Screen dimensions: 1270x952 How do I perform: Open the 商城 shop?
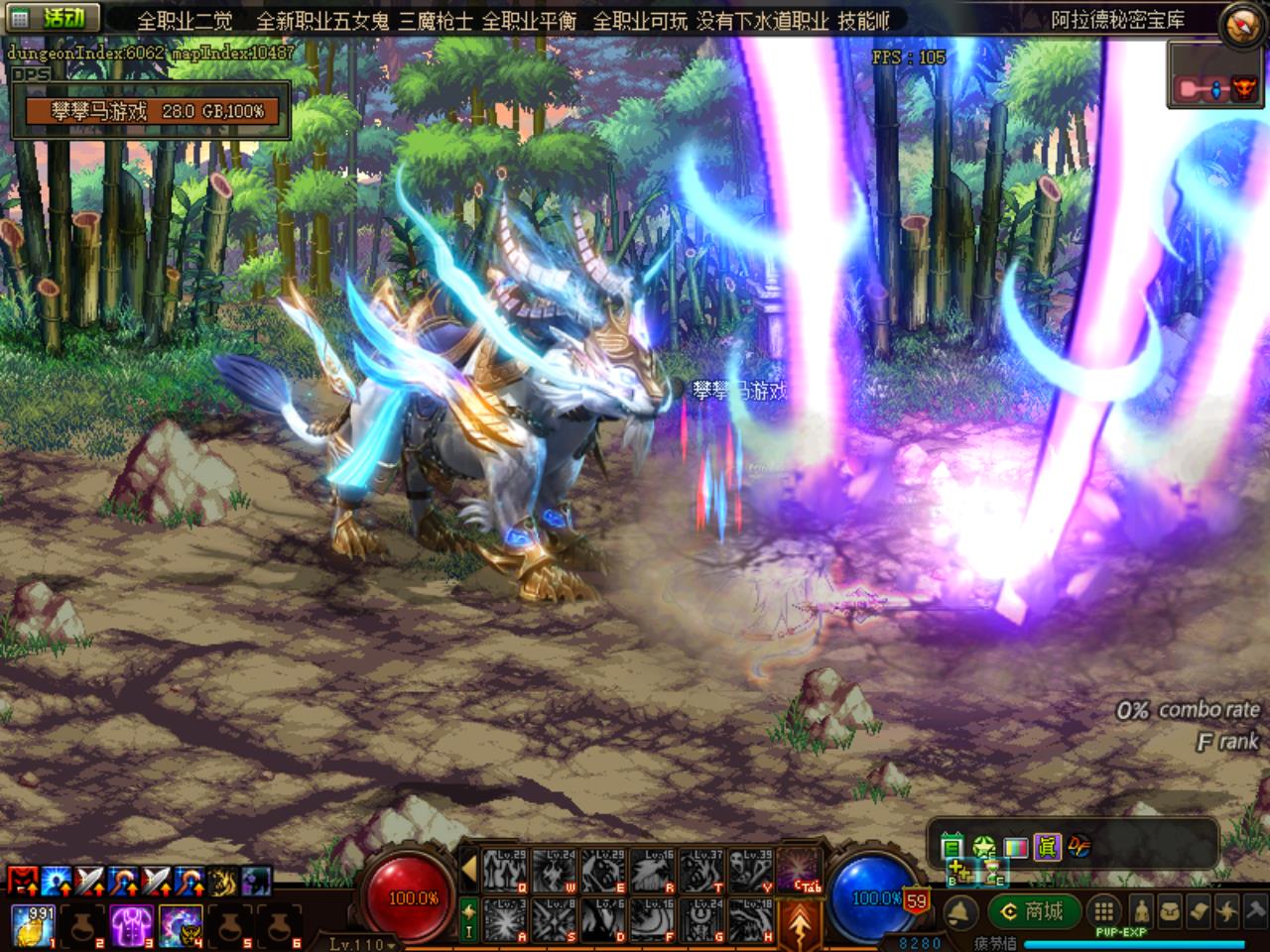(x=1032, y=911)
